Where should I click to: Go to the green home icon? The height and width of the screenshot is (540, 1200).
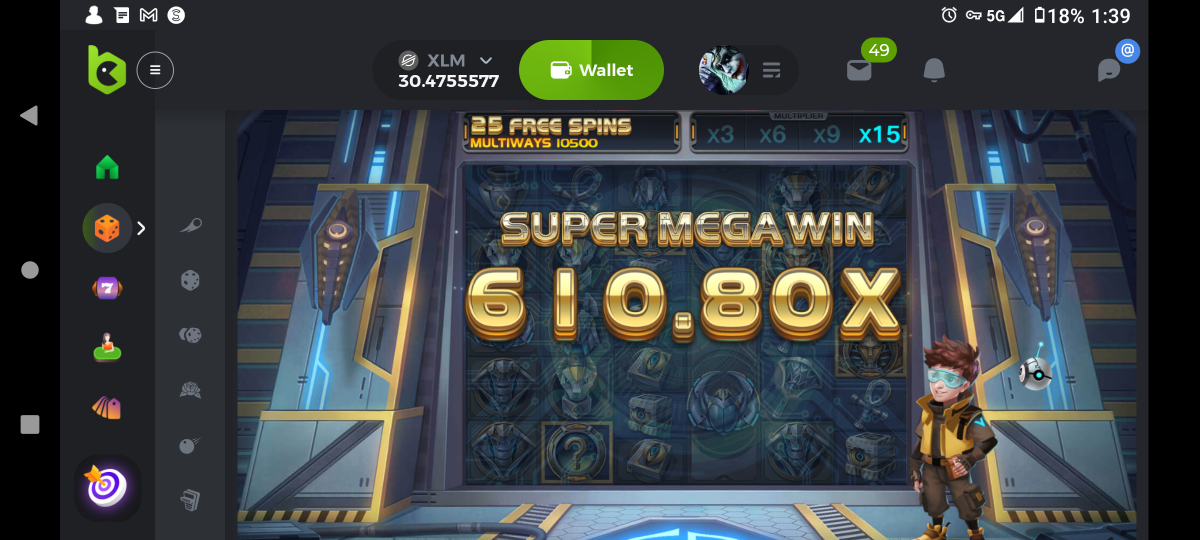pyautogui.click(x=107, y=167)
